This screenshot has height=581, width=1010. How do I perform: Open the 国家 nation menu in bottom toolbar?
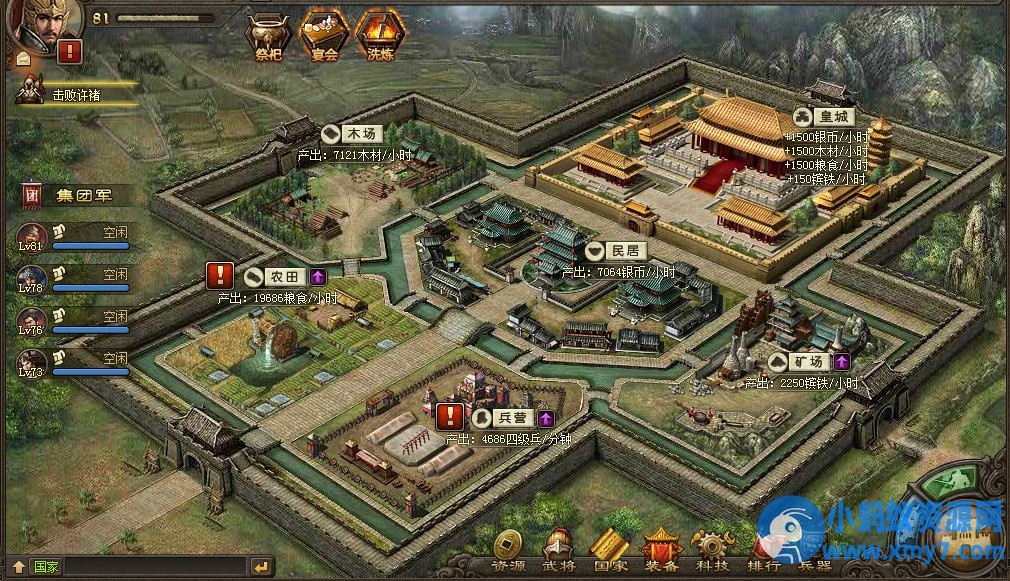click(609, 549)
